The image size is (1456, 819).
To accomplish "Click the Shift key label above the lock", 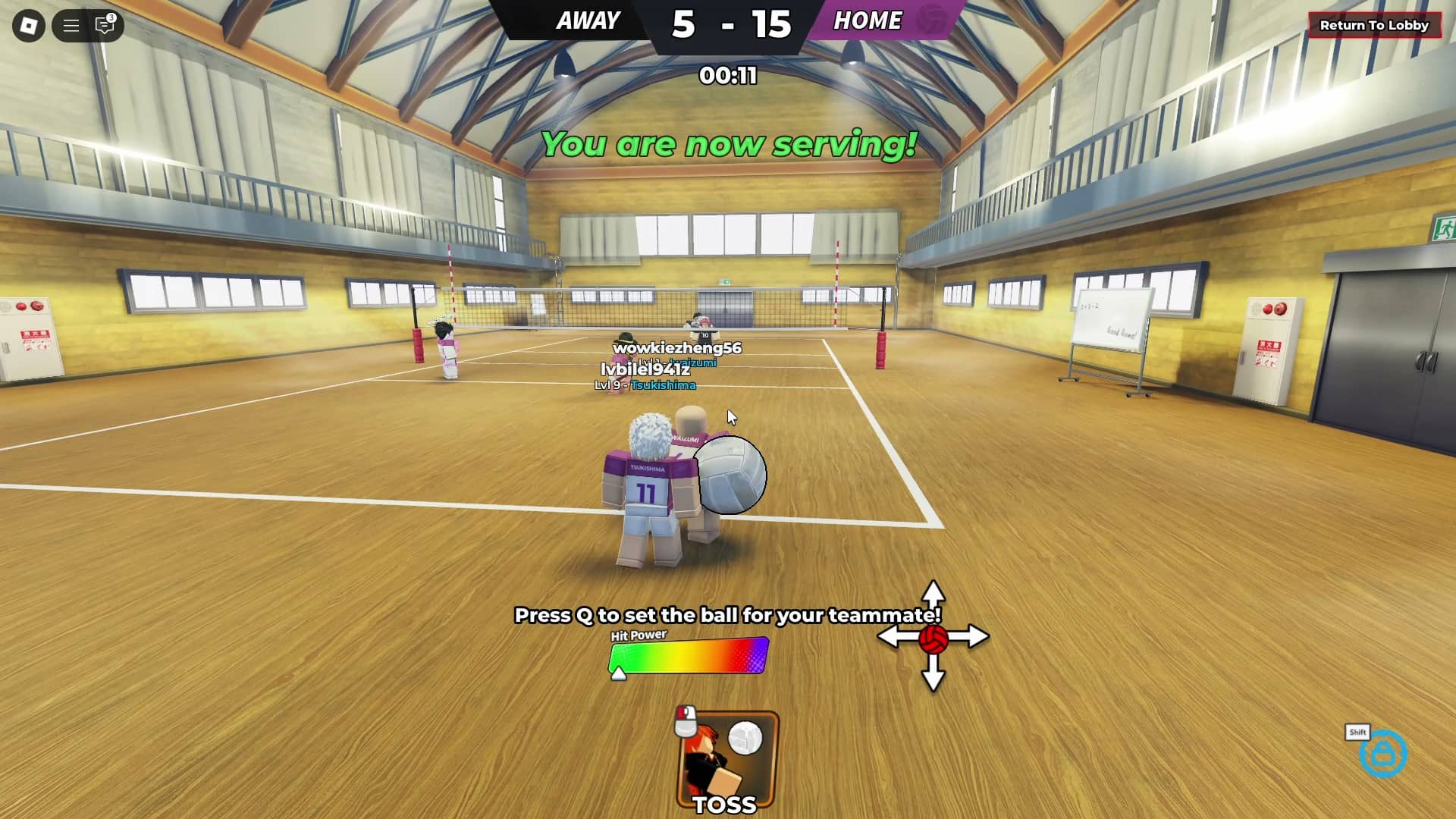I will point(1357,733).
